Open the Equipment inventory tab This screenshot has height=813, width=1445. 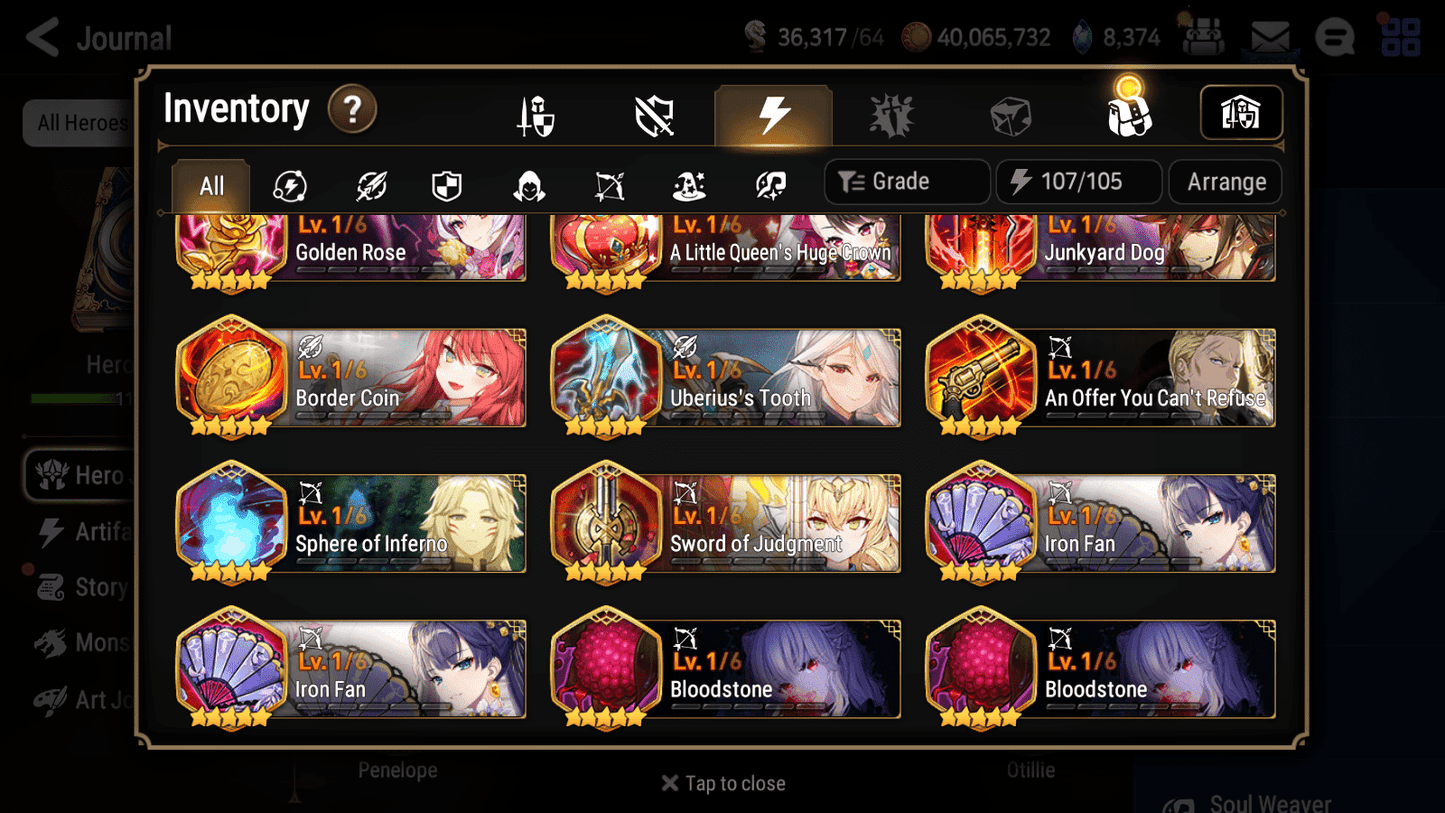pyautogui.click(x=537, y=114)
